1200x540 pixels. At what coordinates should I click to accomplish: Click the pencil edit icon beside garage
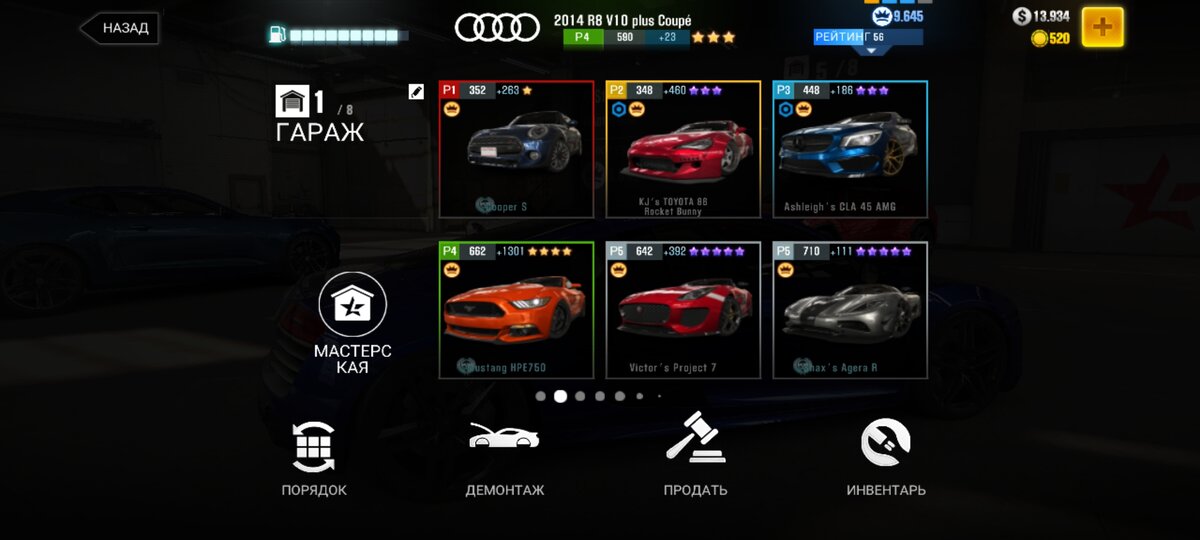coord(416,92)
